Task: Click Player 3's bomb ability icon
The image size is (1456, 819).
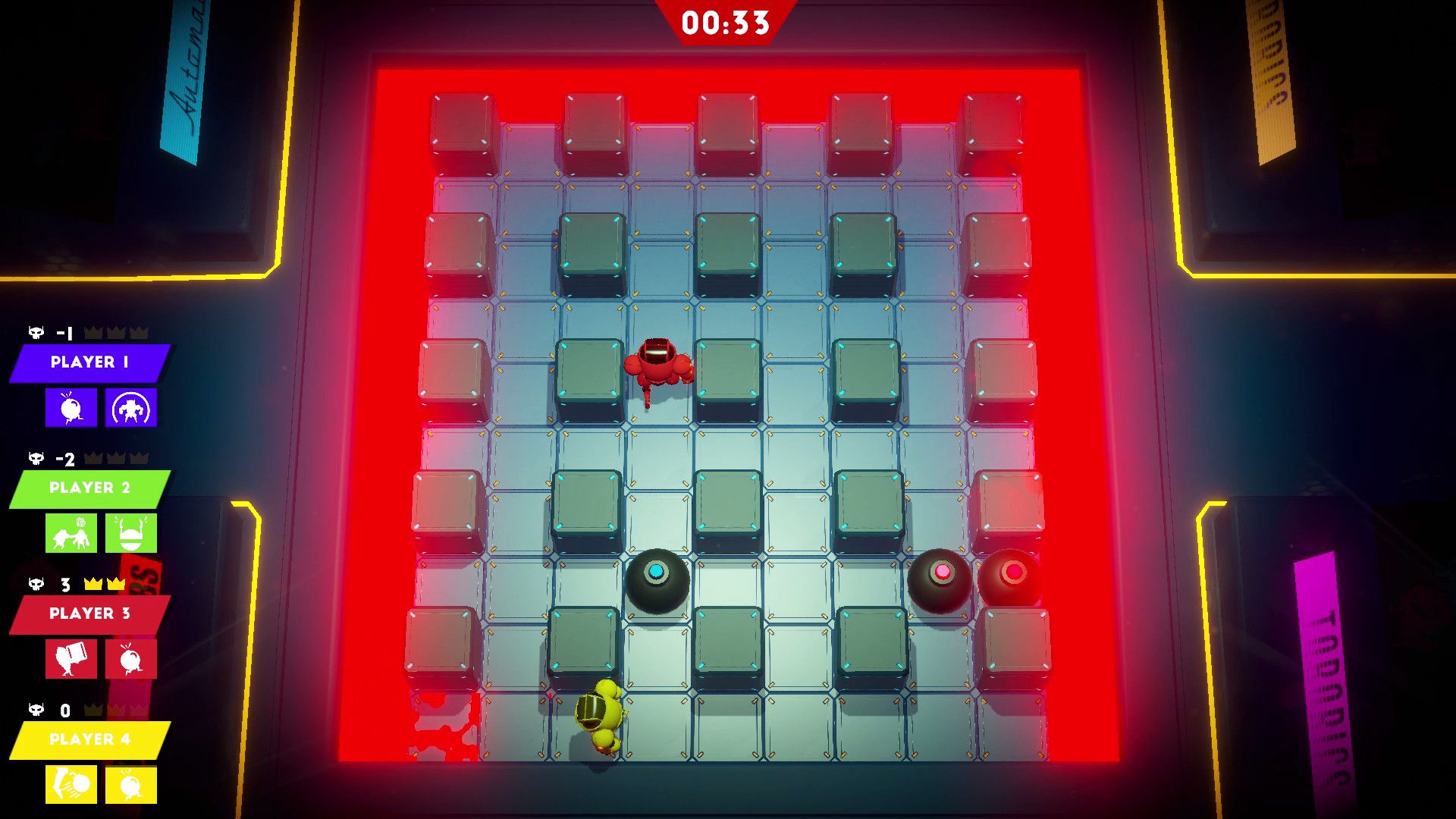Action: 130,659
